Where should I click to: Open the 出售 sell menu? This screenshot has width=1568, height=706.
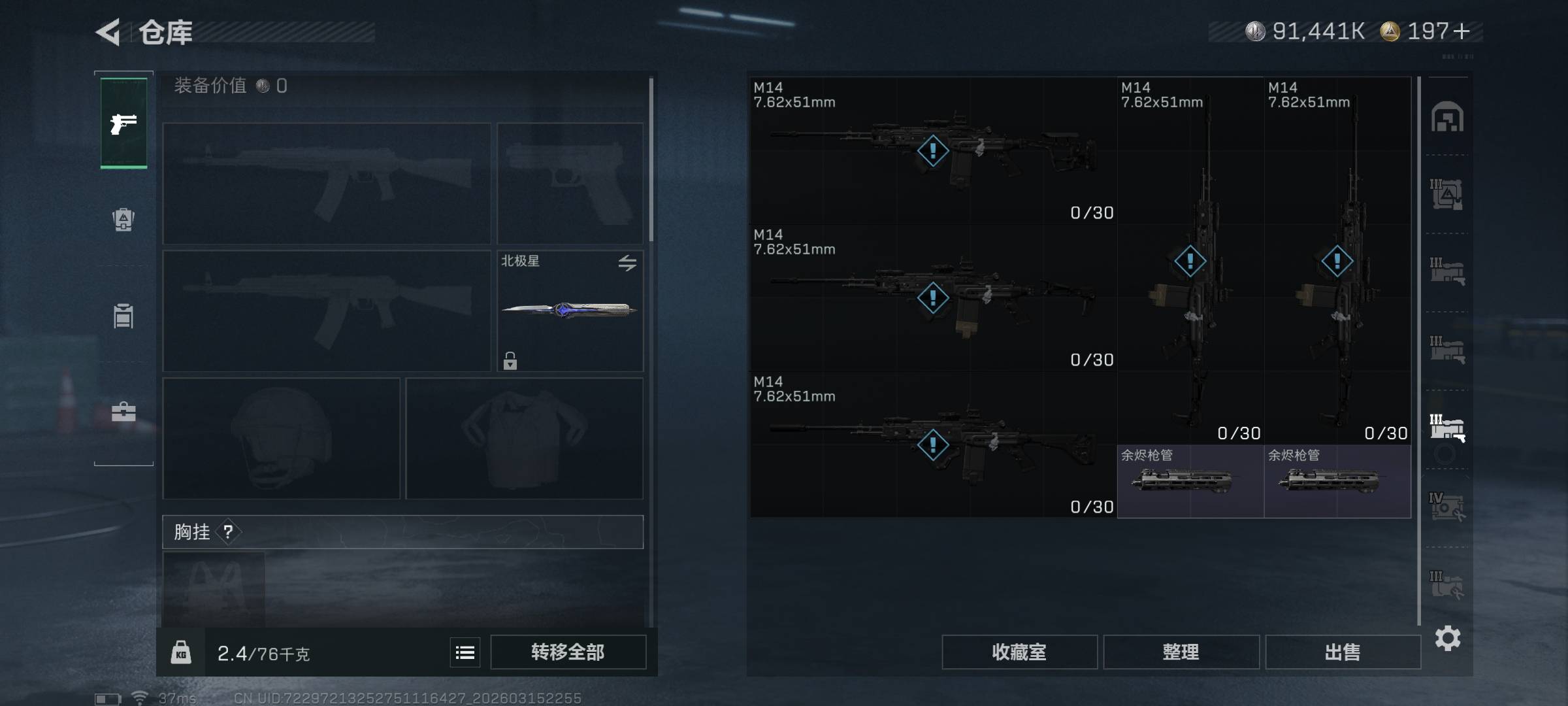pos(1343,652)
